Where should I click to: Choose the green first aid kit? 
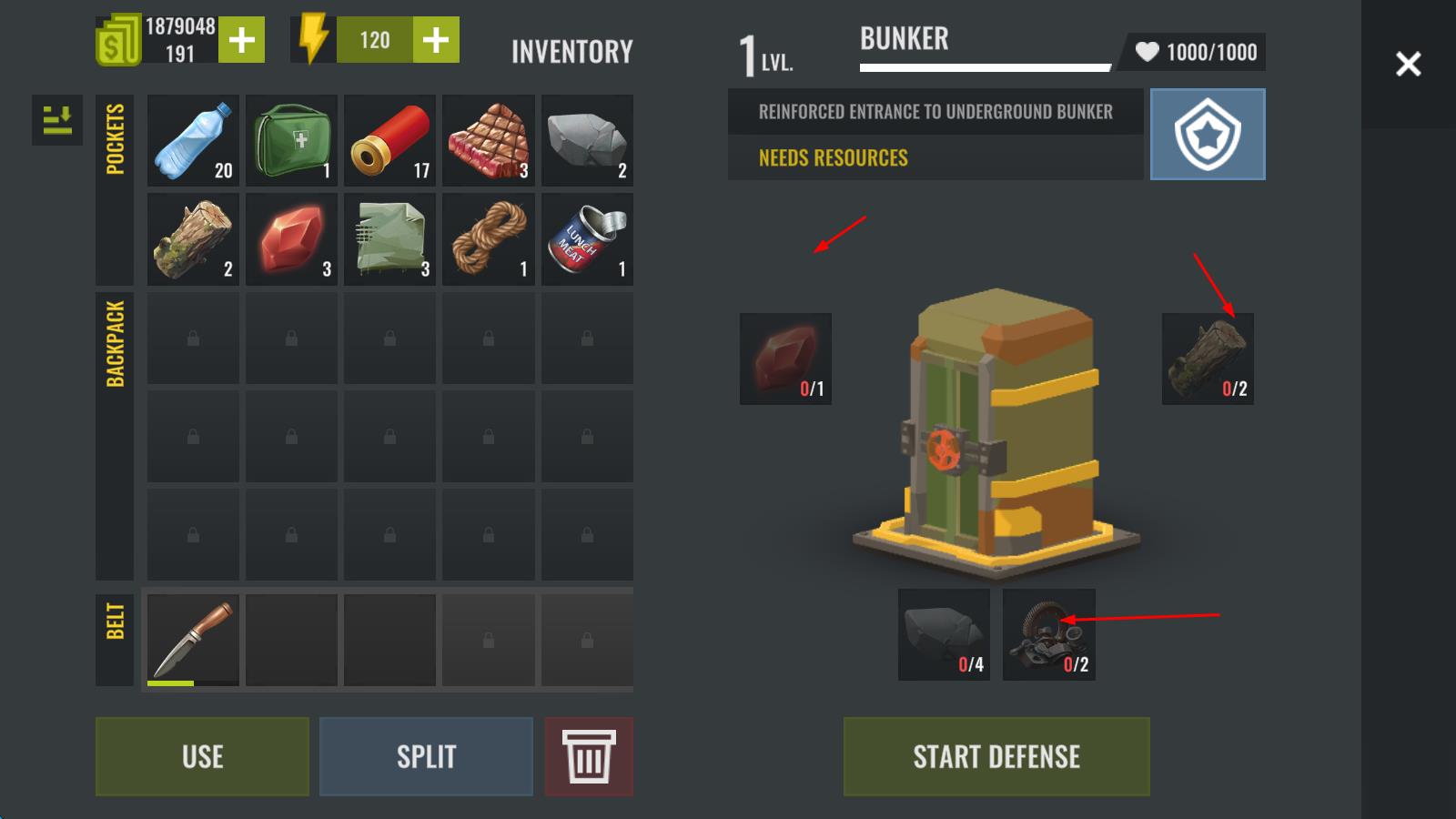tap(291, 140)
